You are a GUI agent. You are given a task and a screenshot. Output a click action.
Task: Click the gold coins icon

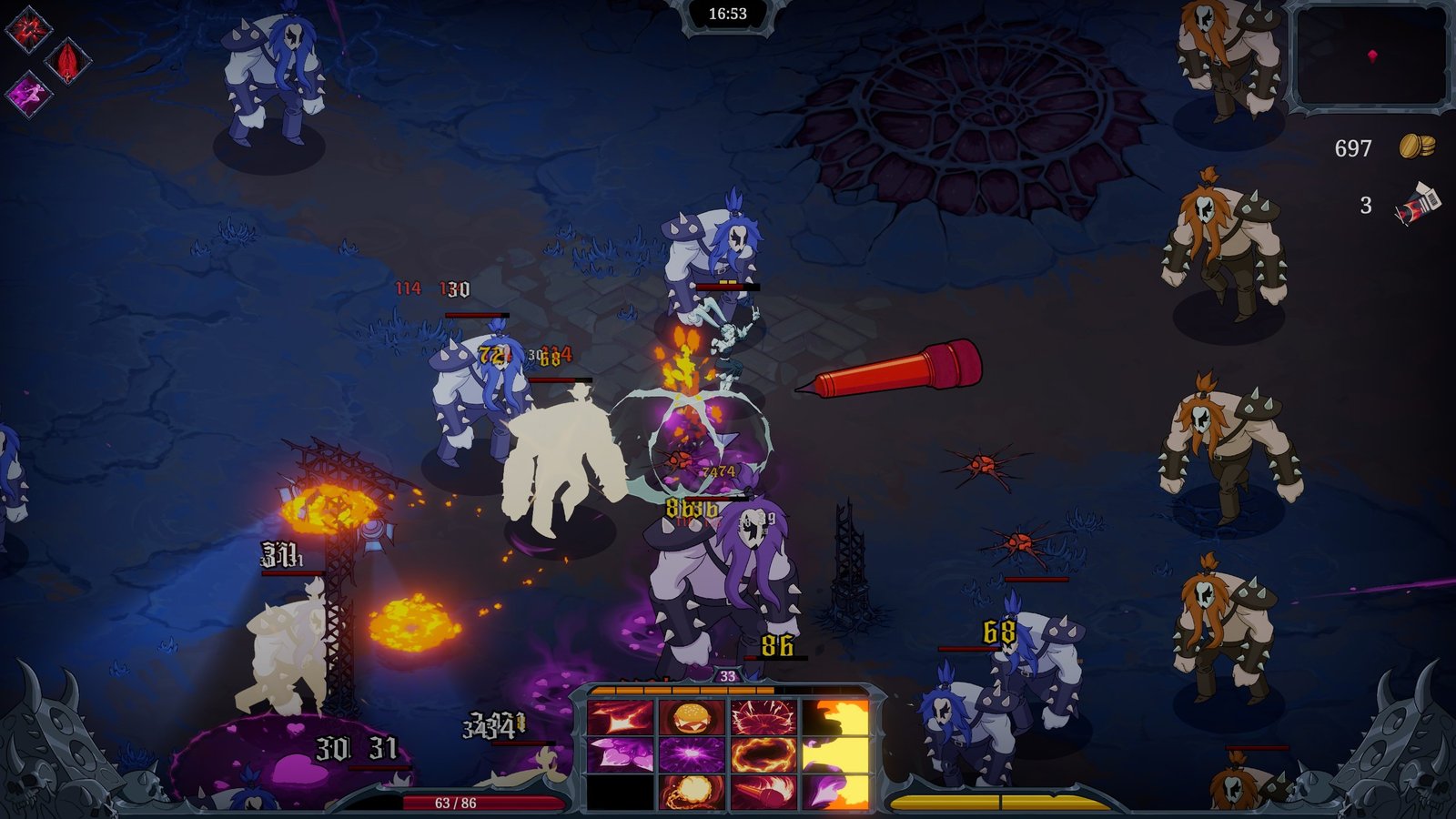pos(1416,147)
